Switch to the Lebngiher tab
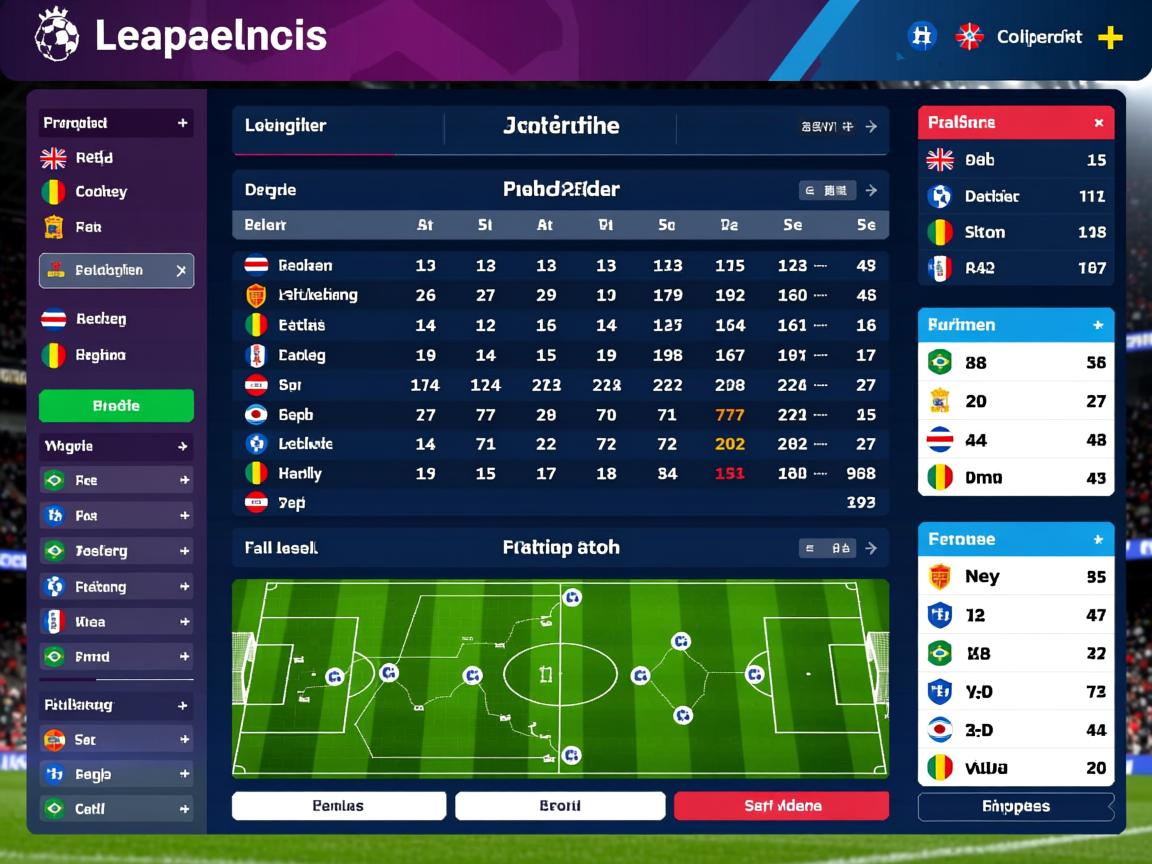This screenshot has width=1152, height=864. coord(286,126)
